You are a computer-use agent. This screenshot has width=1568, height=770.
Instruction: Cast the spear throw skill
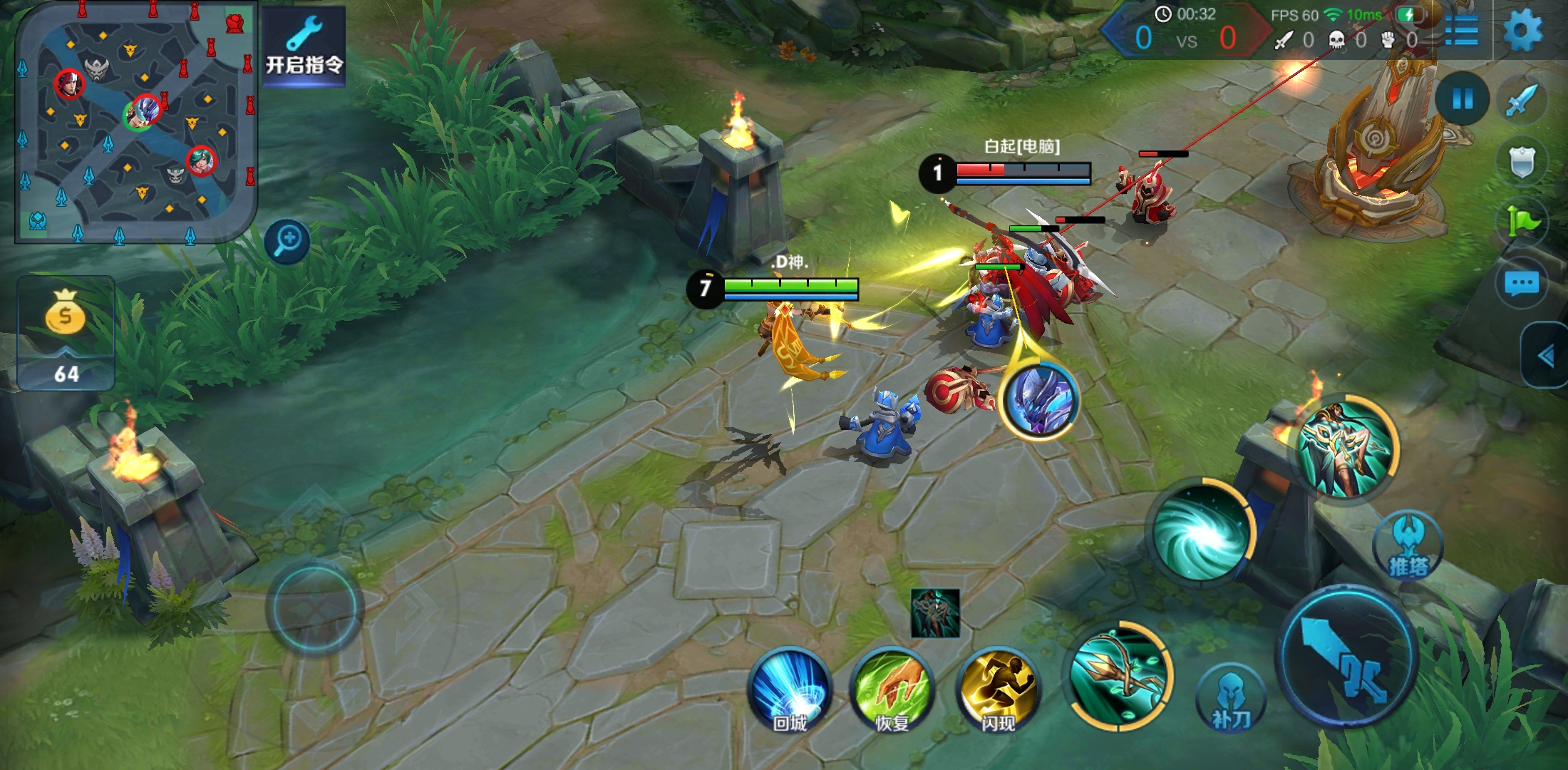(x=1119, y=674)
